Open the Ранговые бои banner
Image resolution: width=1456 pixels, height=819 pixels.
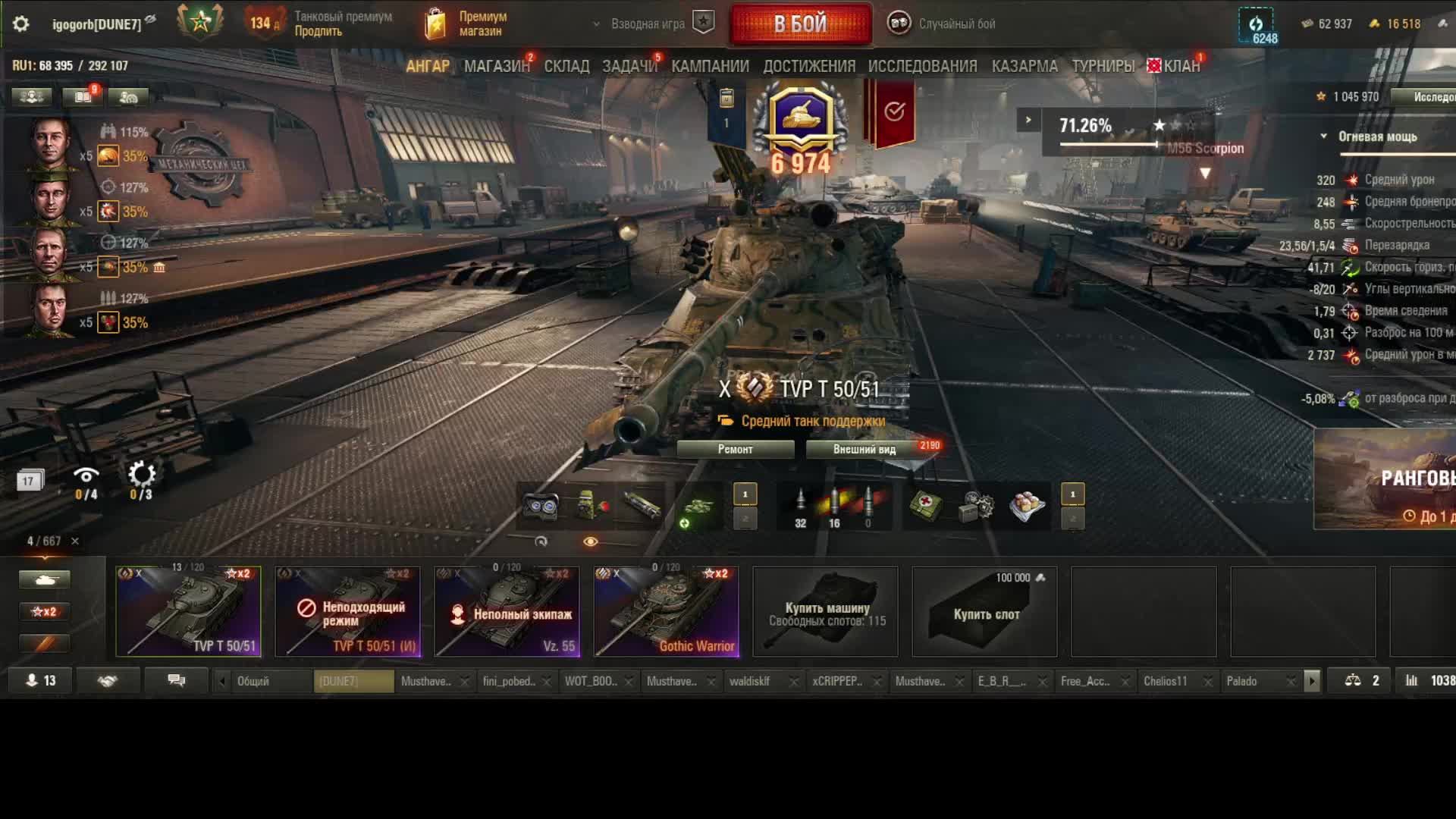[x=1385, y=479]
